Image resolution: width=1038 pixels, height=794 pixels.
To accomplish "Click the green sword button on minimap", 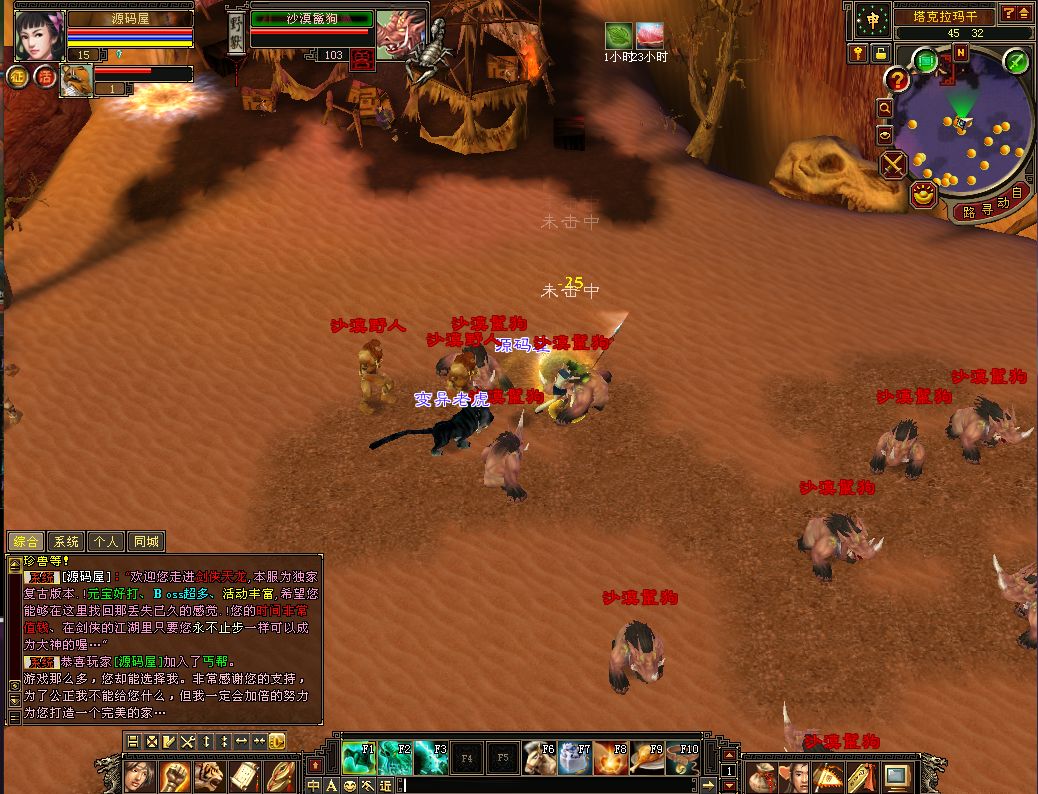I will pos(1016,61).
